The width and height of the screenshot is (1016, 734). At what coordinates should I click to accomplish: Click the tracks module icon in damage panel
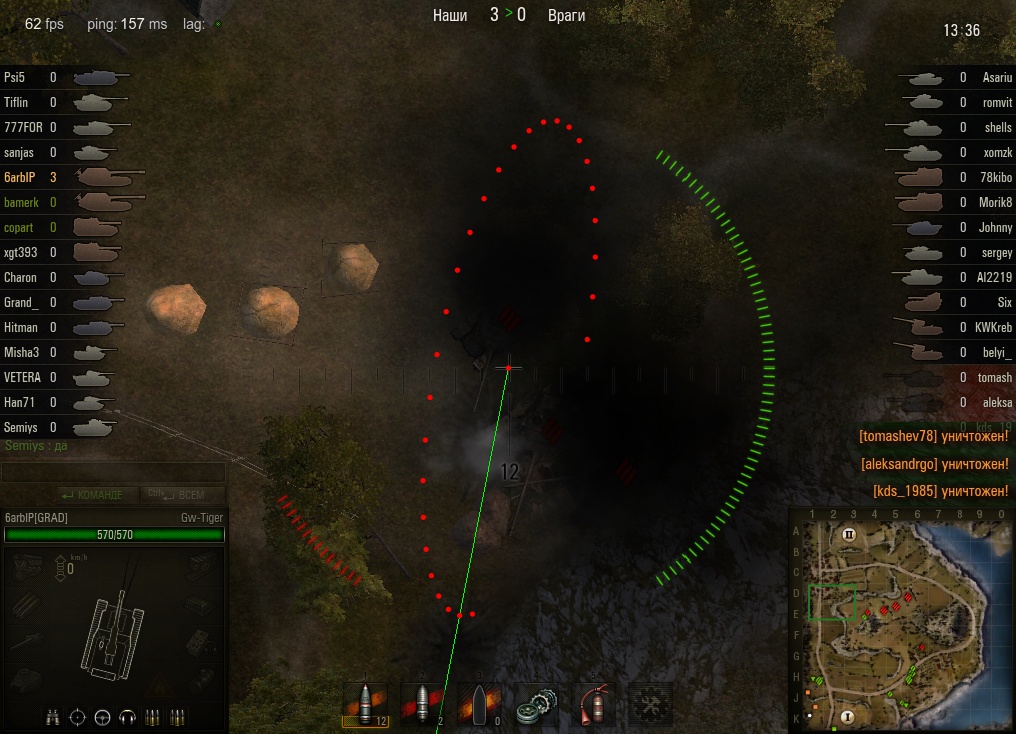27,605
